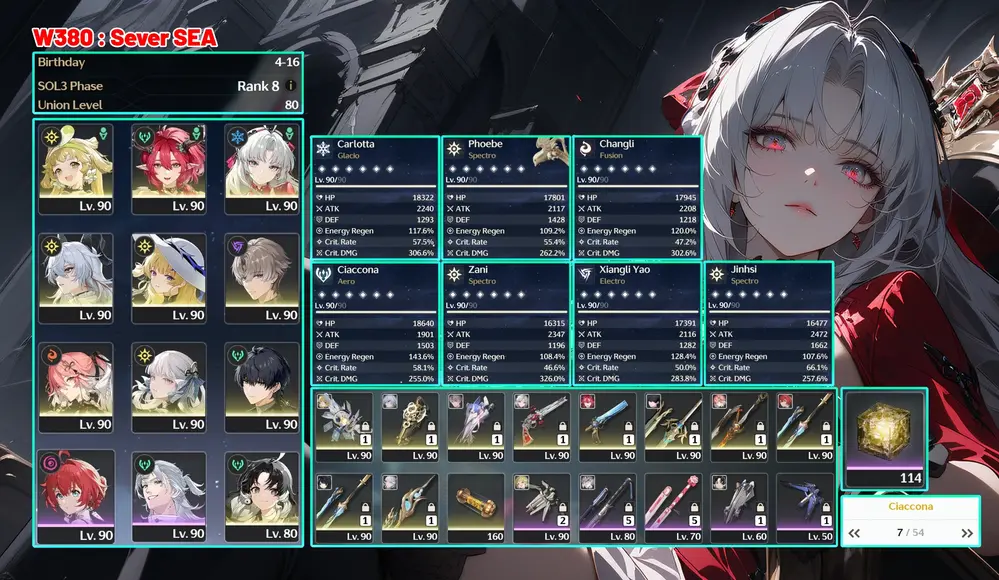
Task: Select the Jinhsi character card
Action: point(768,323)
